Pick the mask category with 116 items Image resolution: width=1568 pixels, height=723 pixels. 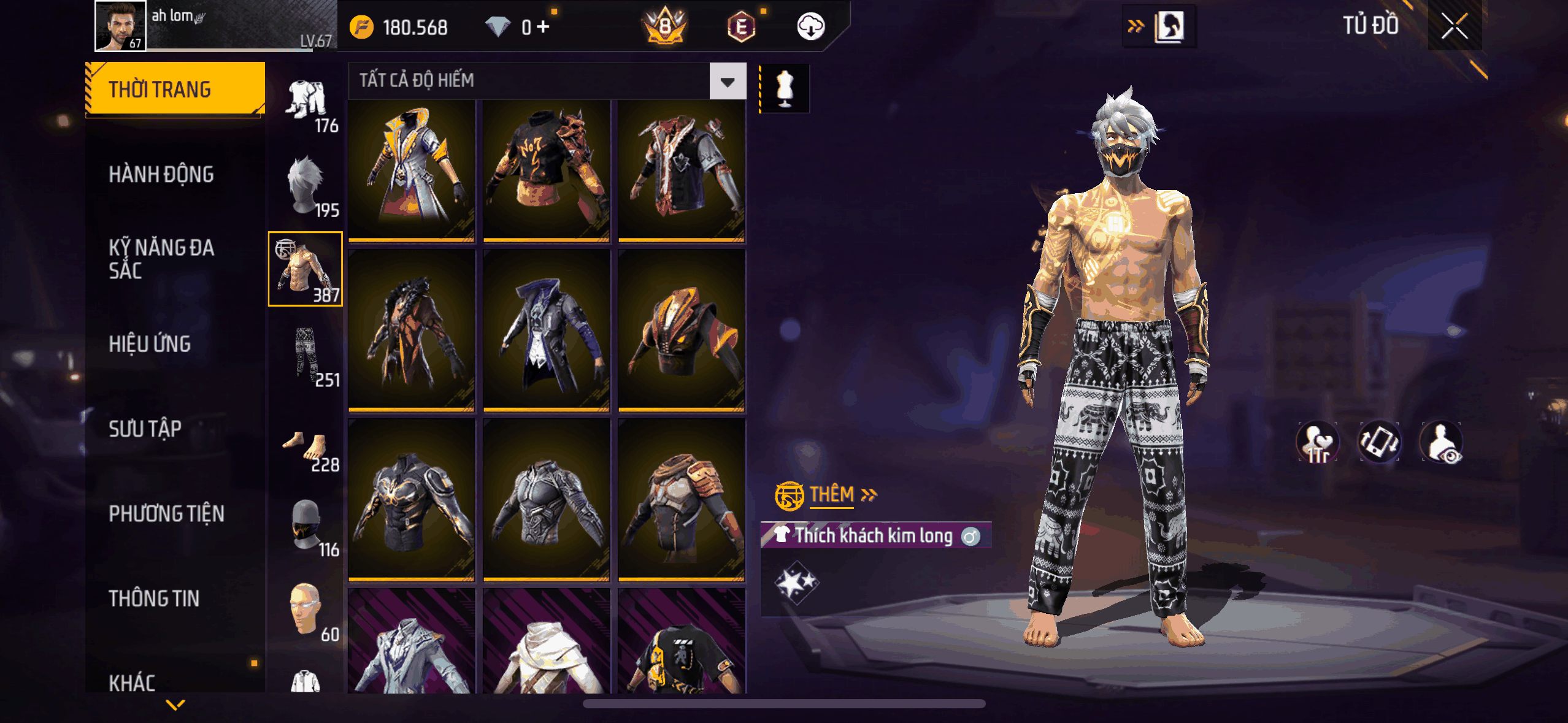[x=306, y=525]
